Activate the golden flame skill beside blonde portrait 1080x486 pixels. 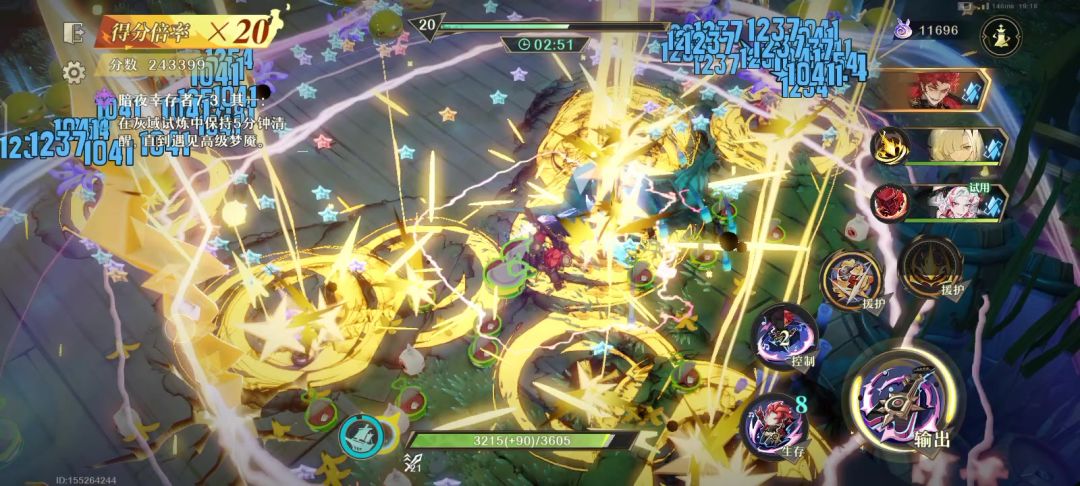click(x=889, y=146)
